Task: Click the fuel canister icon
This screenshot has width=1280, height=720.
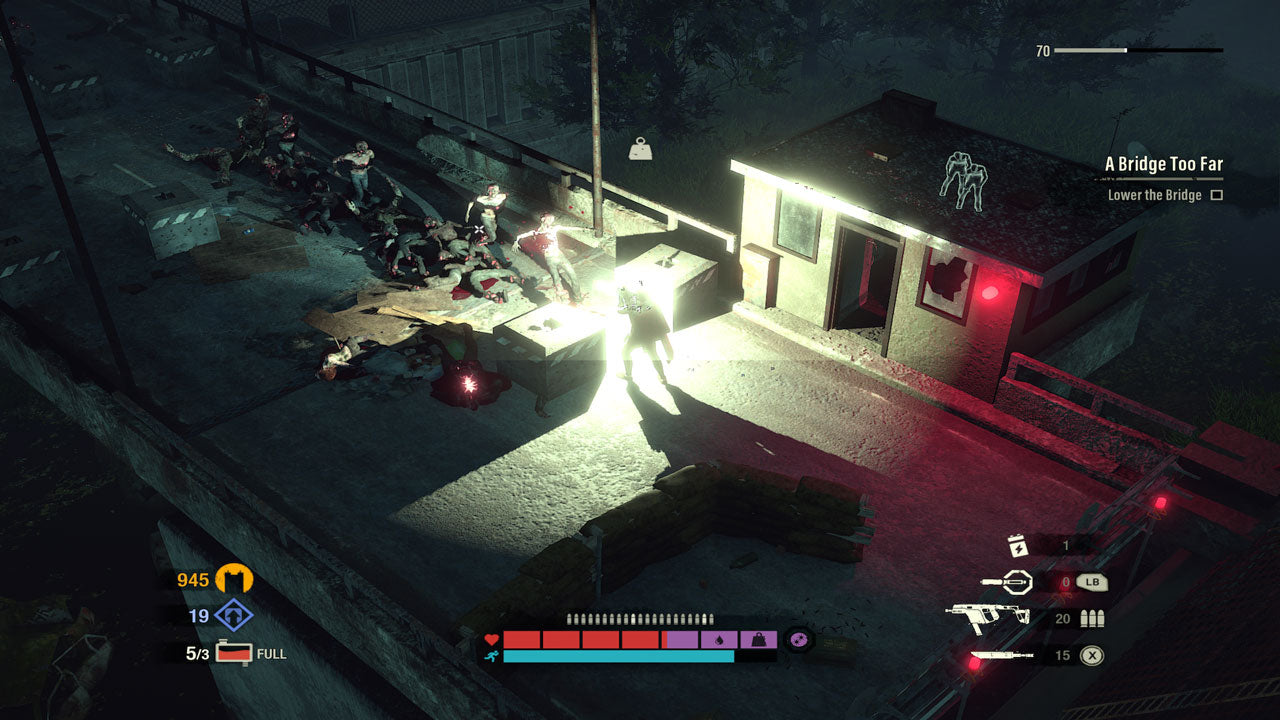Action: coord(234,653)
